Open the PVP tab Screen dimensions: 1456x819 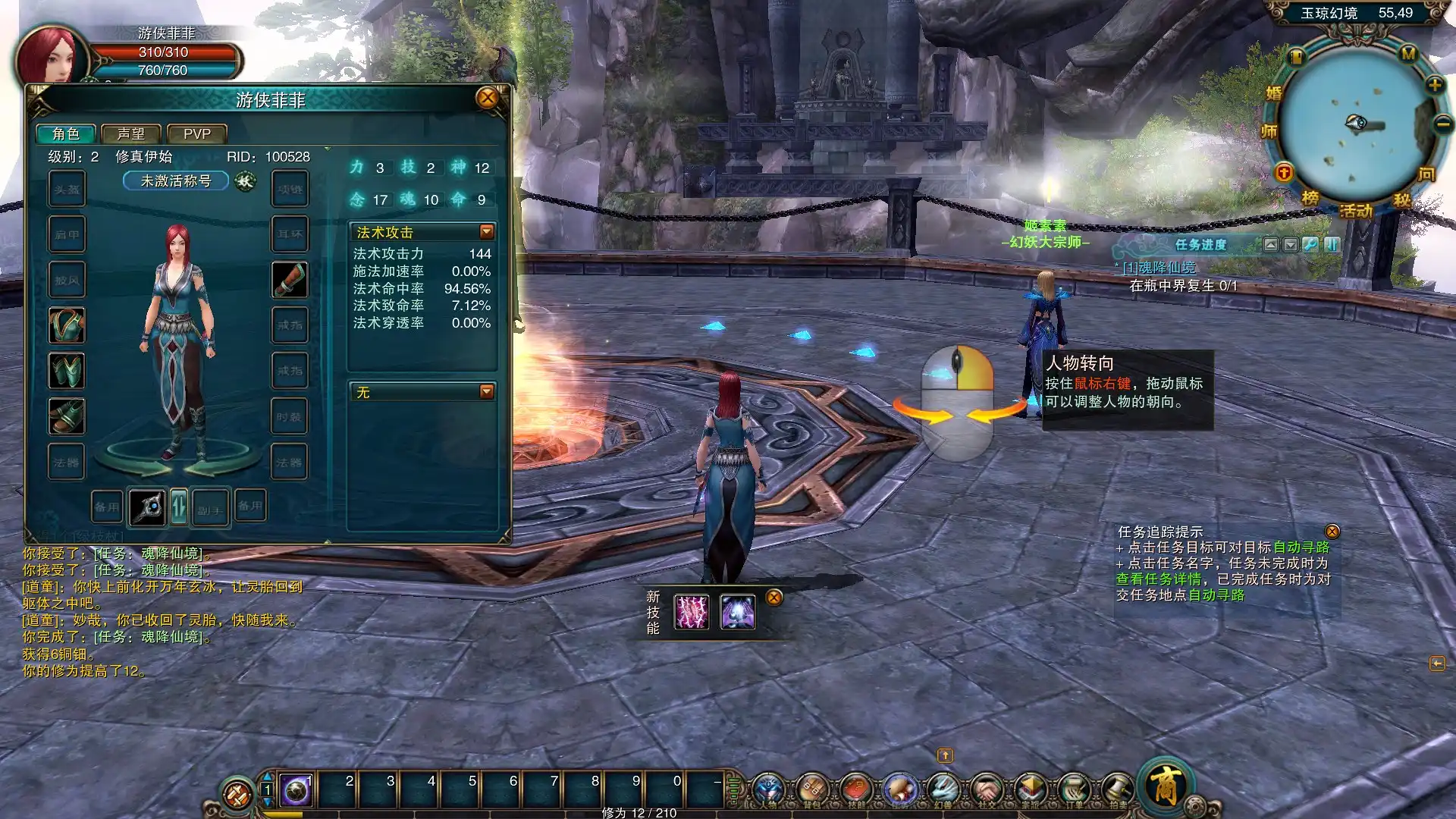[197, 134]
